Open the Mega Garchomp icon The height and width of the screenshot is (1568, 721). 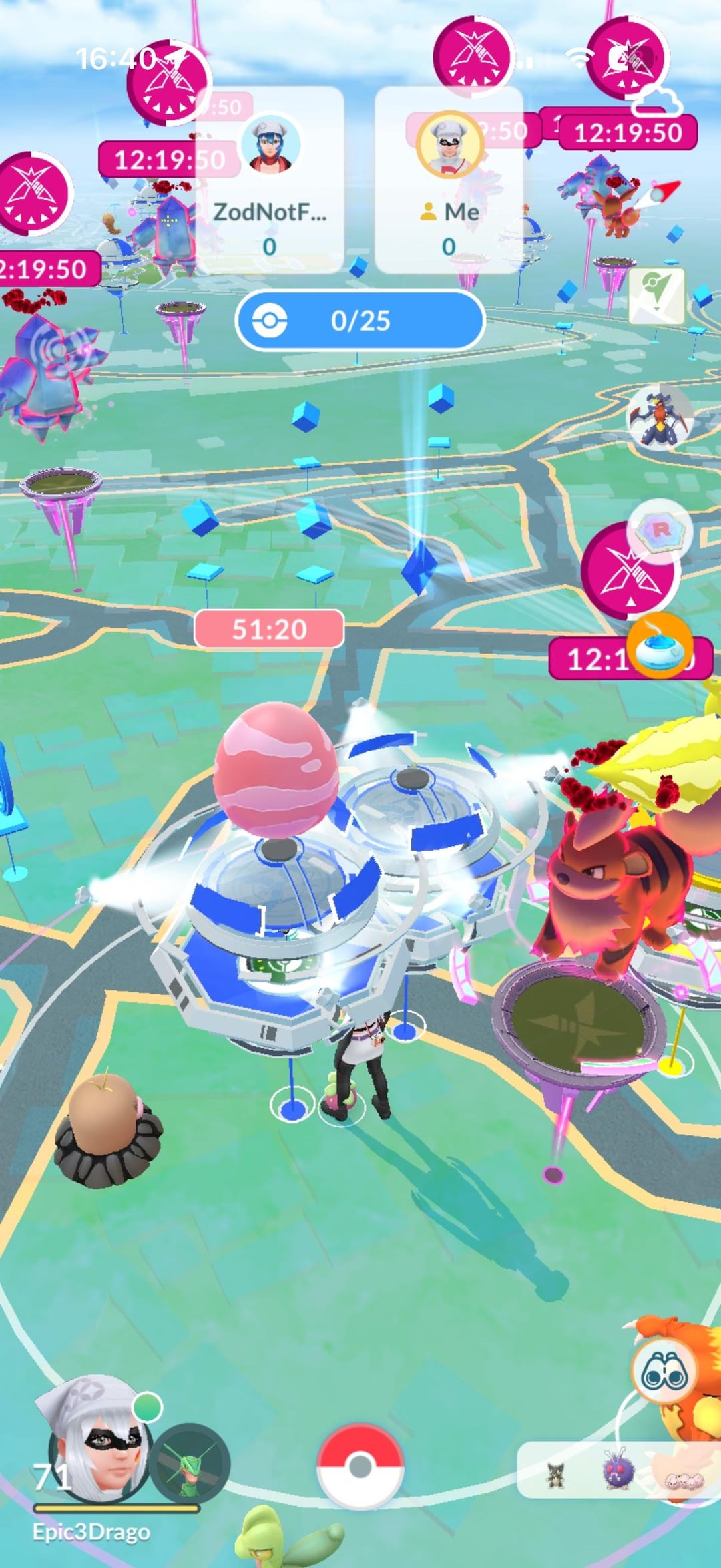coord(659,417)
